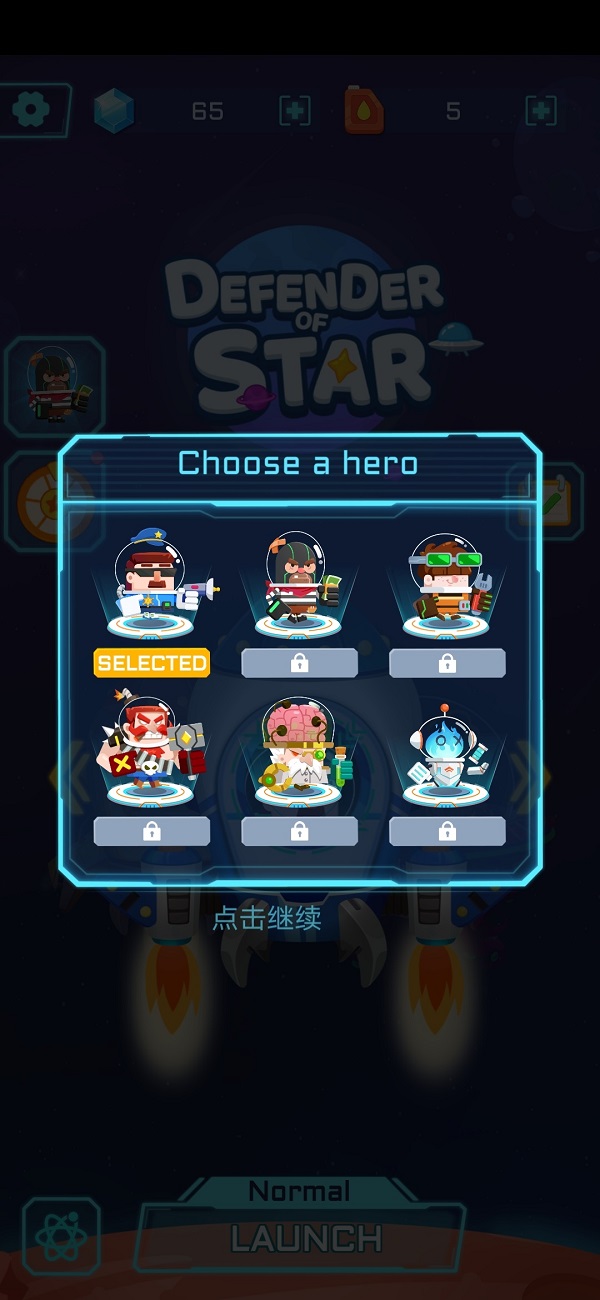Launch the rocket with LAUNCH button
Image resolution: width=600 pixels, height=1300 pixels.
click(x=305, y=1238)
